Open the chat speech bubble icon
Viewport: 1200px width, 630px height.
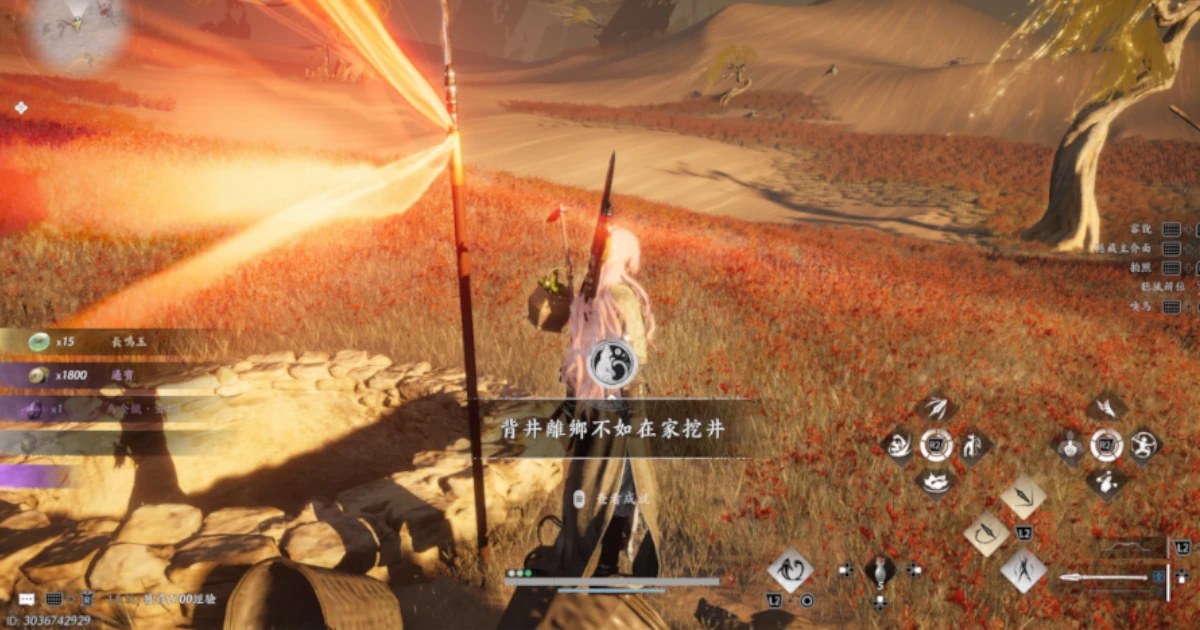click(x=26, y=598)
